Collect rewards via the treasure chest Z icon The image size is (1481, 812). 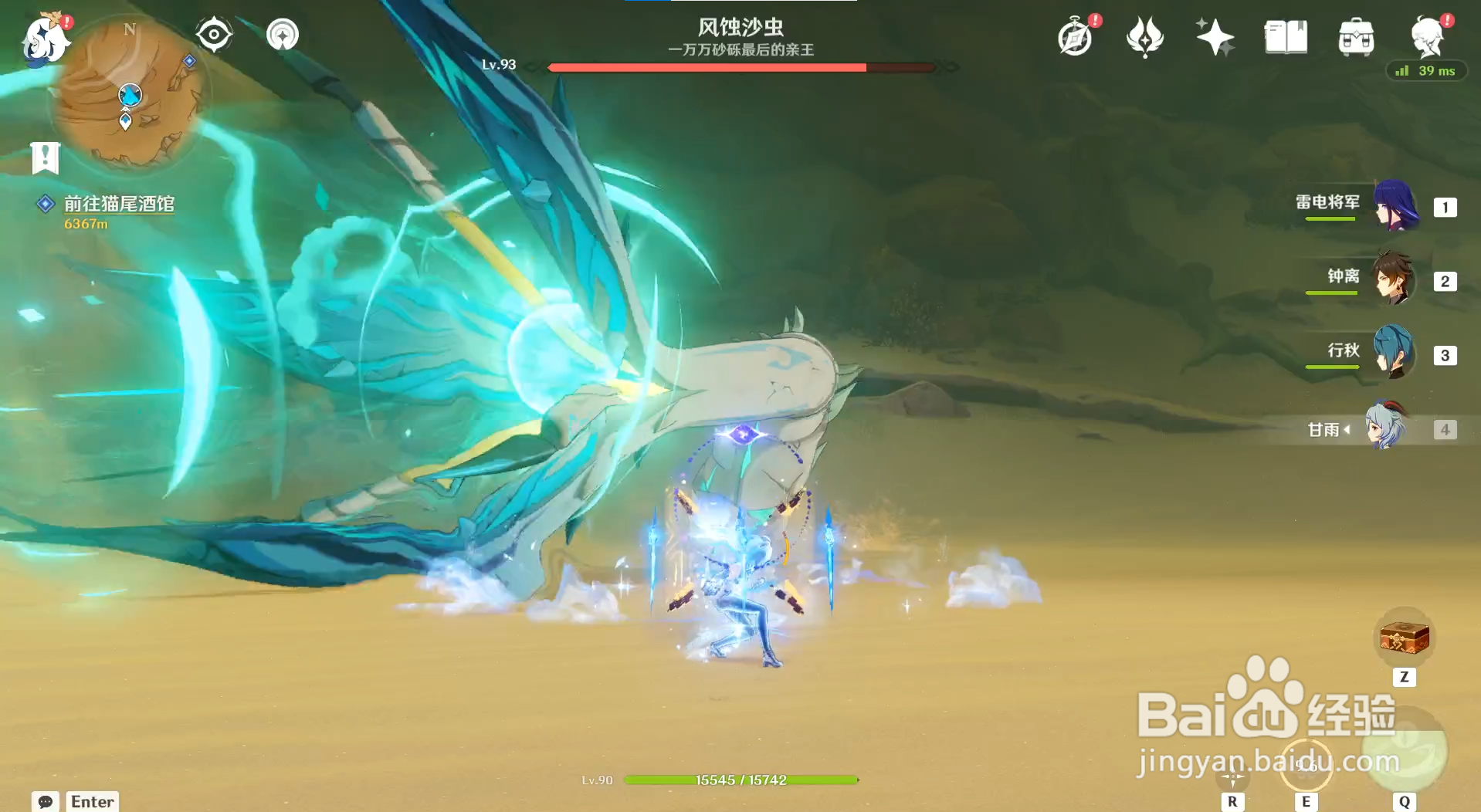click(1405, 638)
